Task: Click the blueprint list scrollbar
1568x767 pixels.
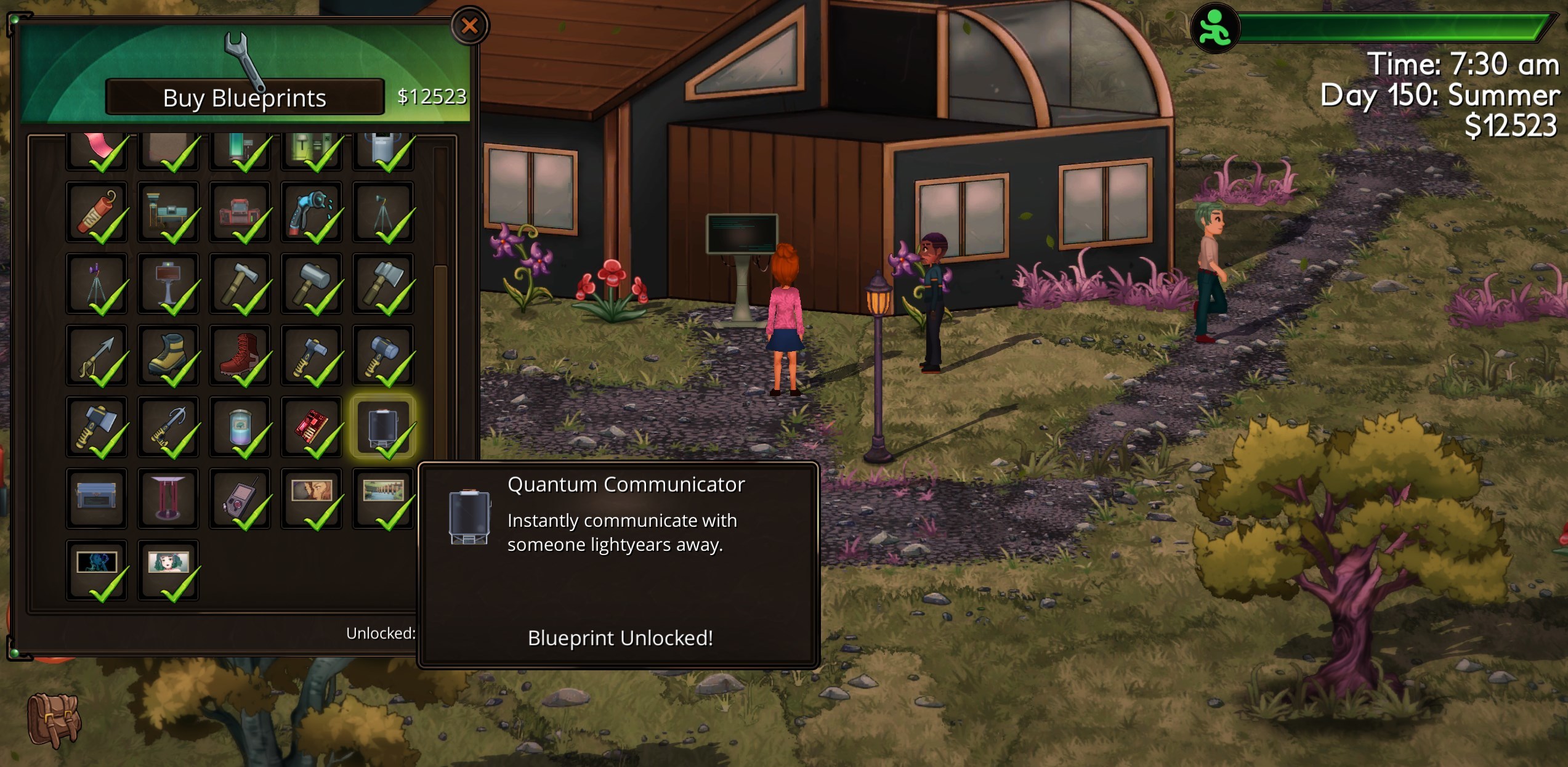Action: 440,308
